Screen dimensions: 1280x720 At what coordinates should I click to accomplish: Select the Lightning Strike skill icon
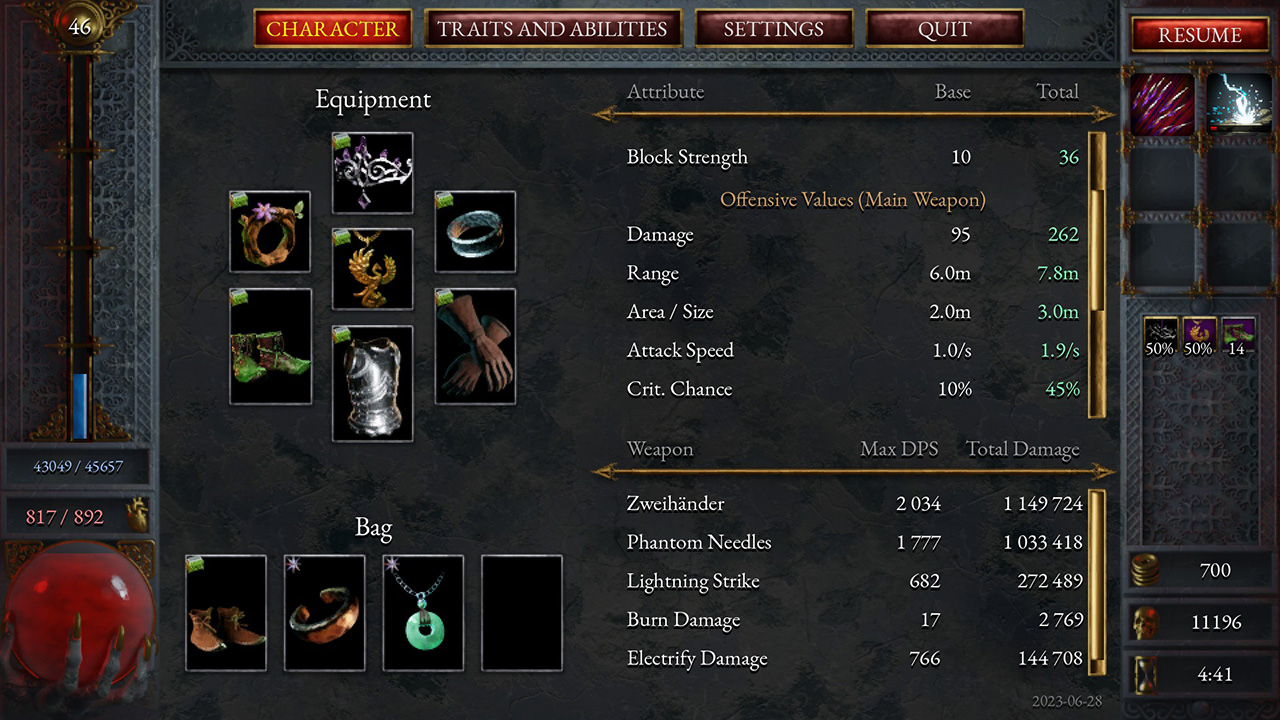tap(1237, 103)
